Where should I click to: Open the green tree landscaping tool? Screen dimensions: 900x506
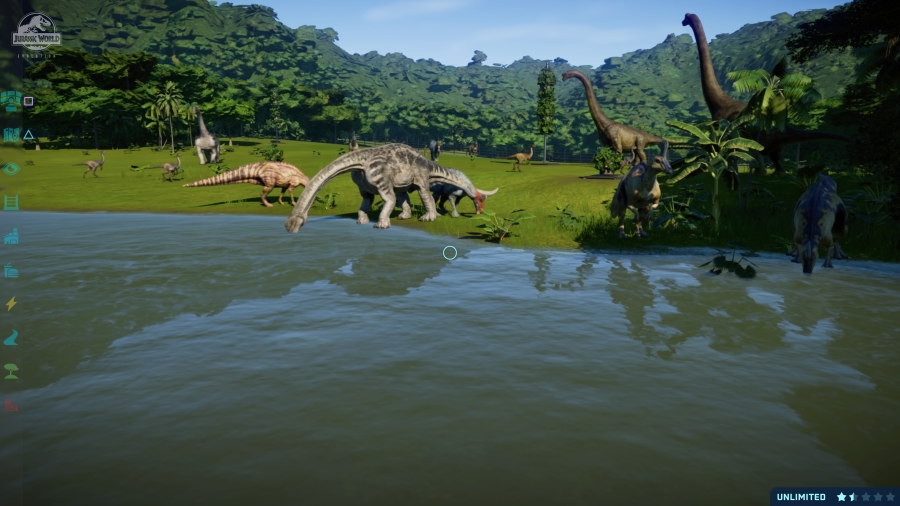[11, 371]
